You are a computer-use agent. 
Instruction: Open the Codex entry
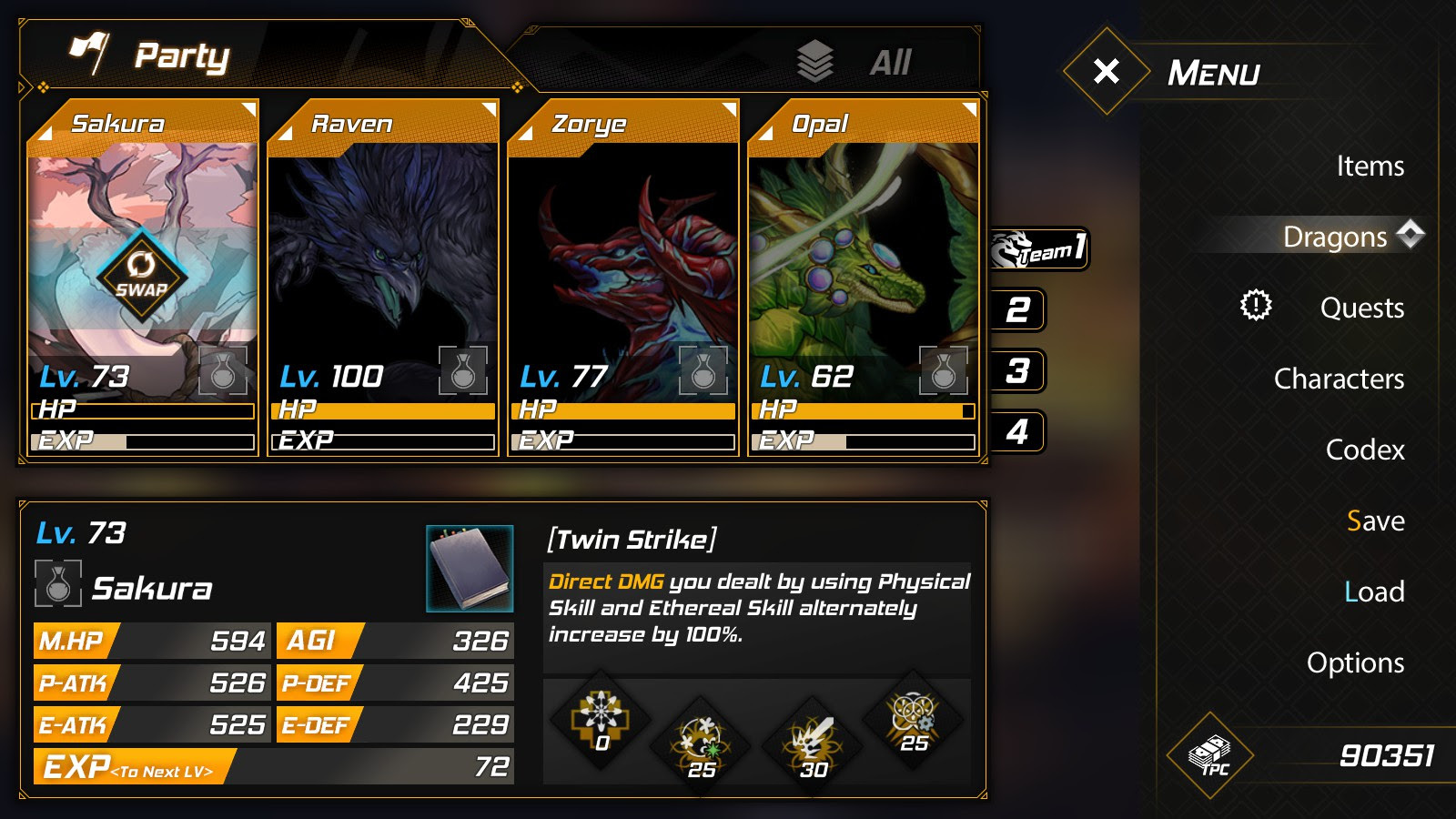[x=1364, y=450]
